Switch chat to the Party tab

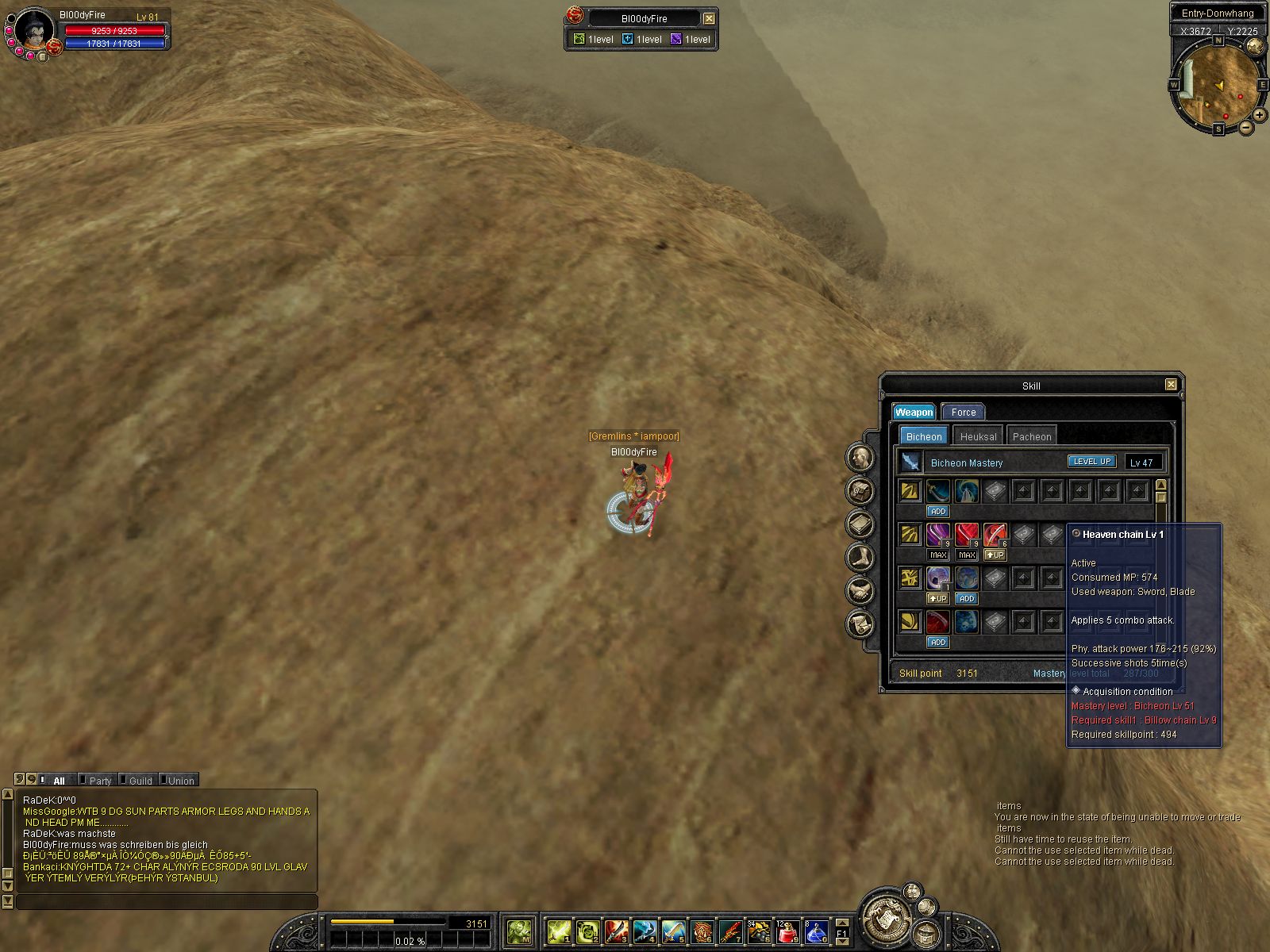pos(100,781)
